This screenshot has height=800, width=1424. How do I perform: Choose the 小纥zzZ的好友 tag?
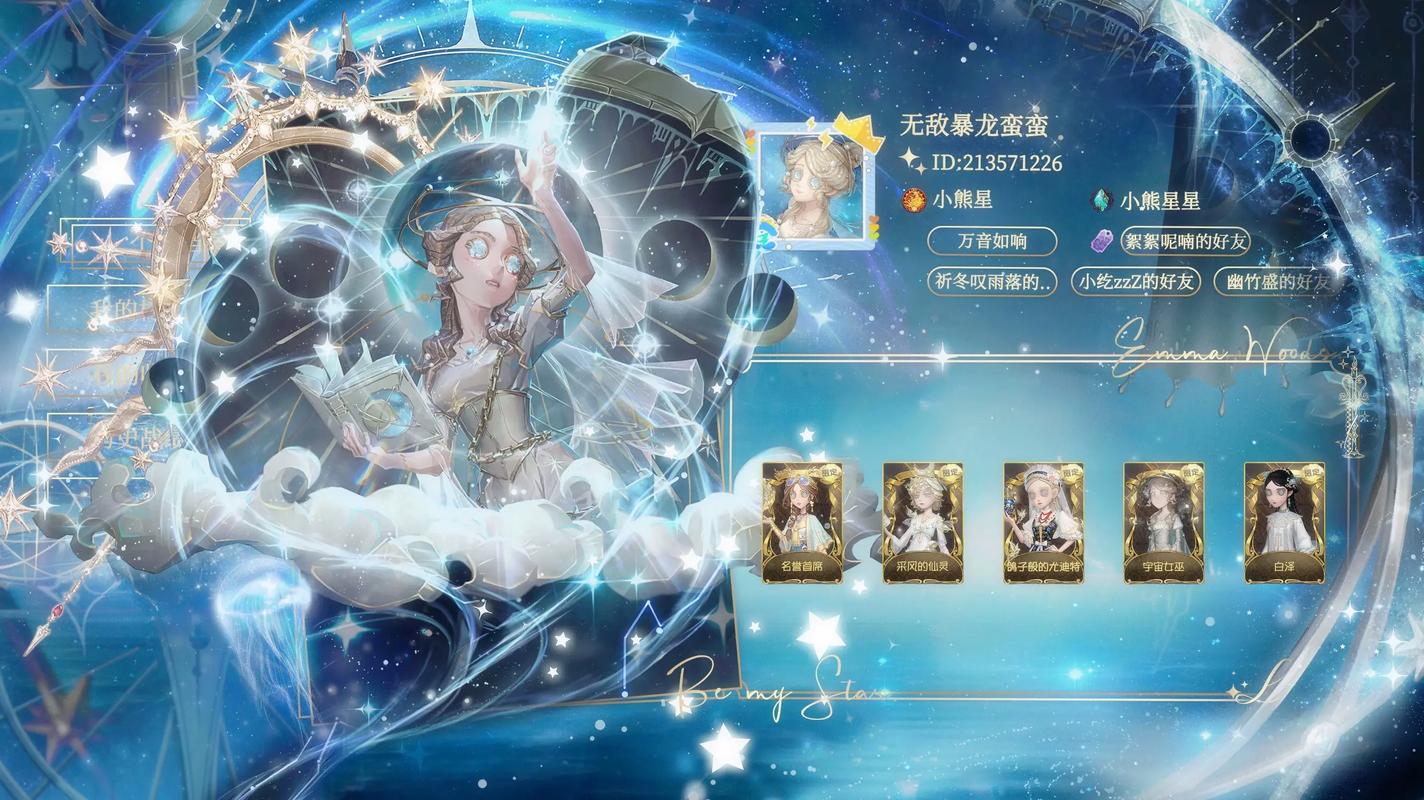[x=1135, y=281]
